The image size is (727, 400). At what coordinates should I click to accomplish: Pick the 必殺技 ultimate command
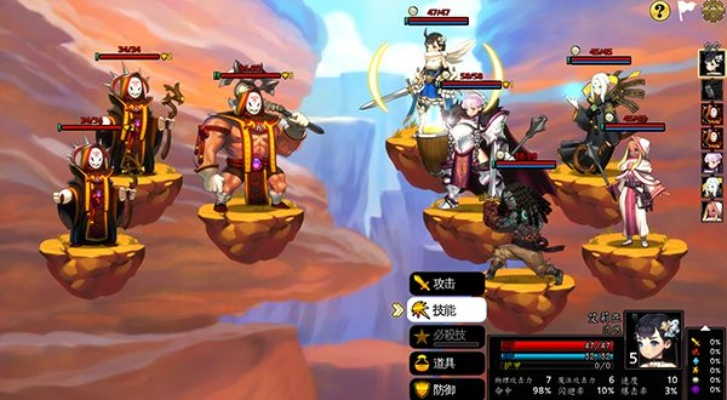click(446, 337)
